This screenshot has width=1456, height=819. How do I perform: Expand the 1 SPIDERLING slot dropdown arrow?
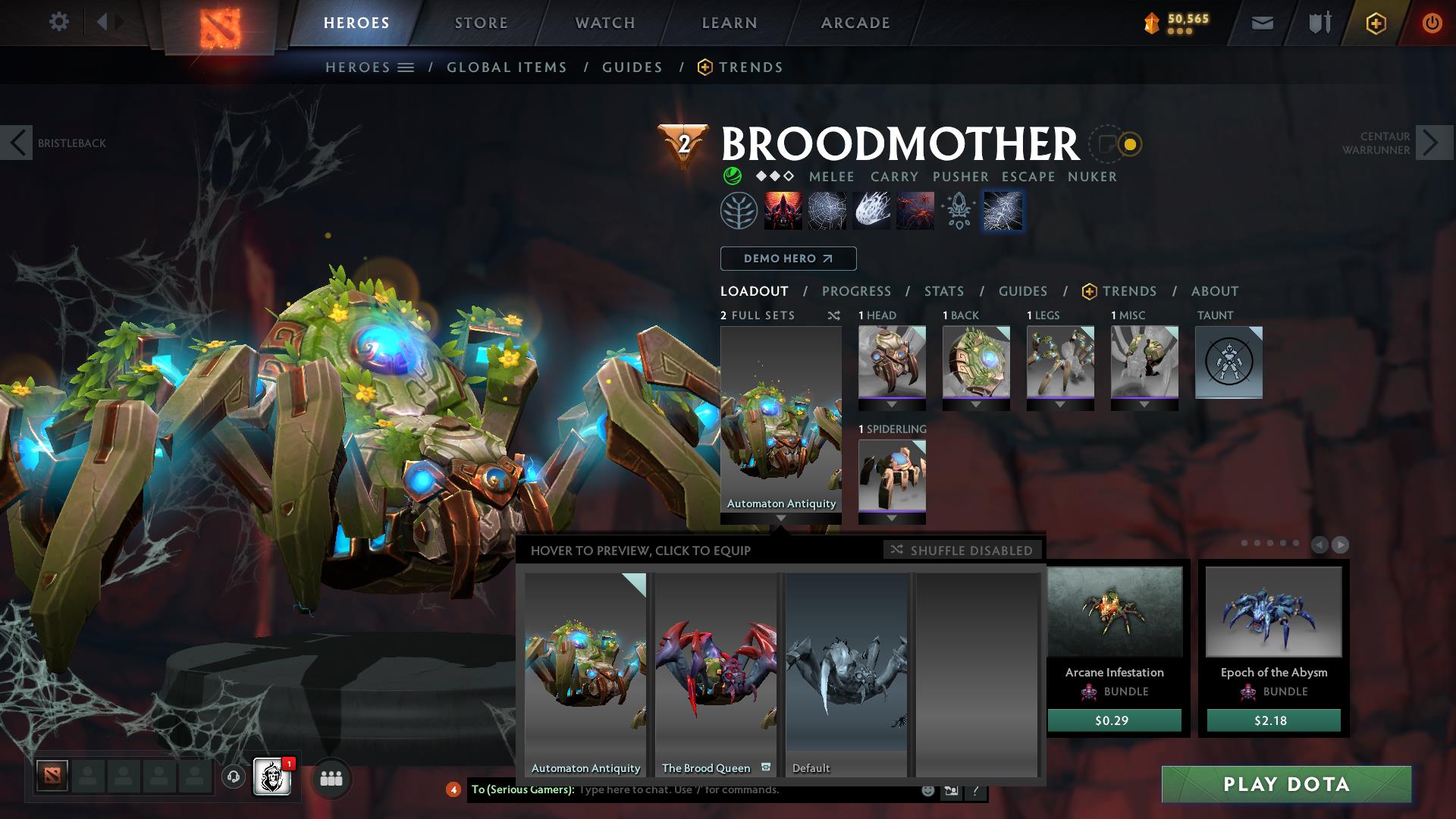pos(892,518)
